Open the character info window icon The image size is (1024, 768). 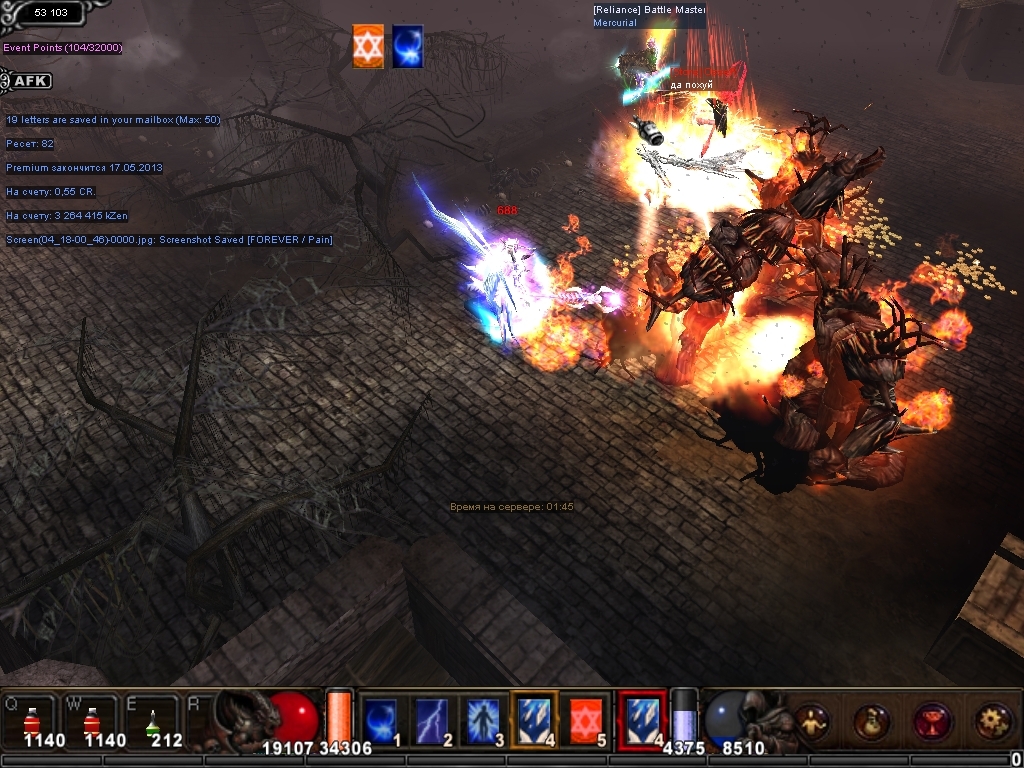pos(812,720)
